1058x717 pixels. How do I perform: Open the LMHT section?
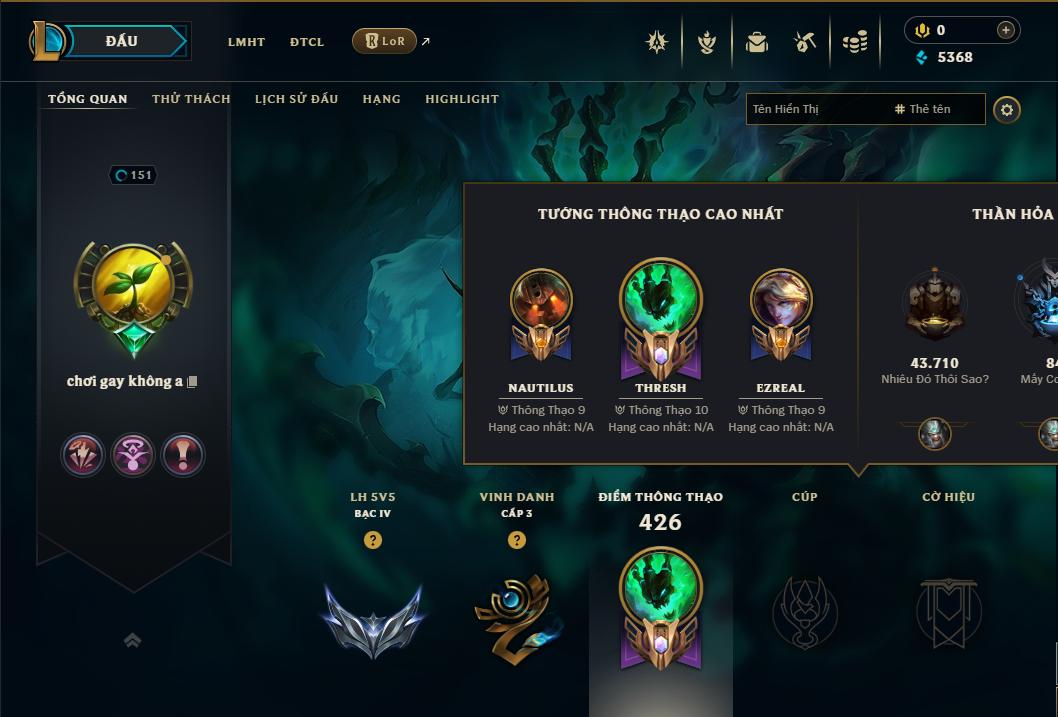coord(246,42)
